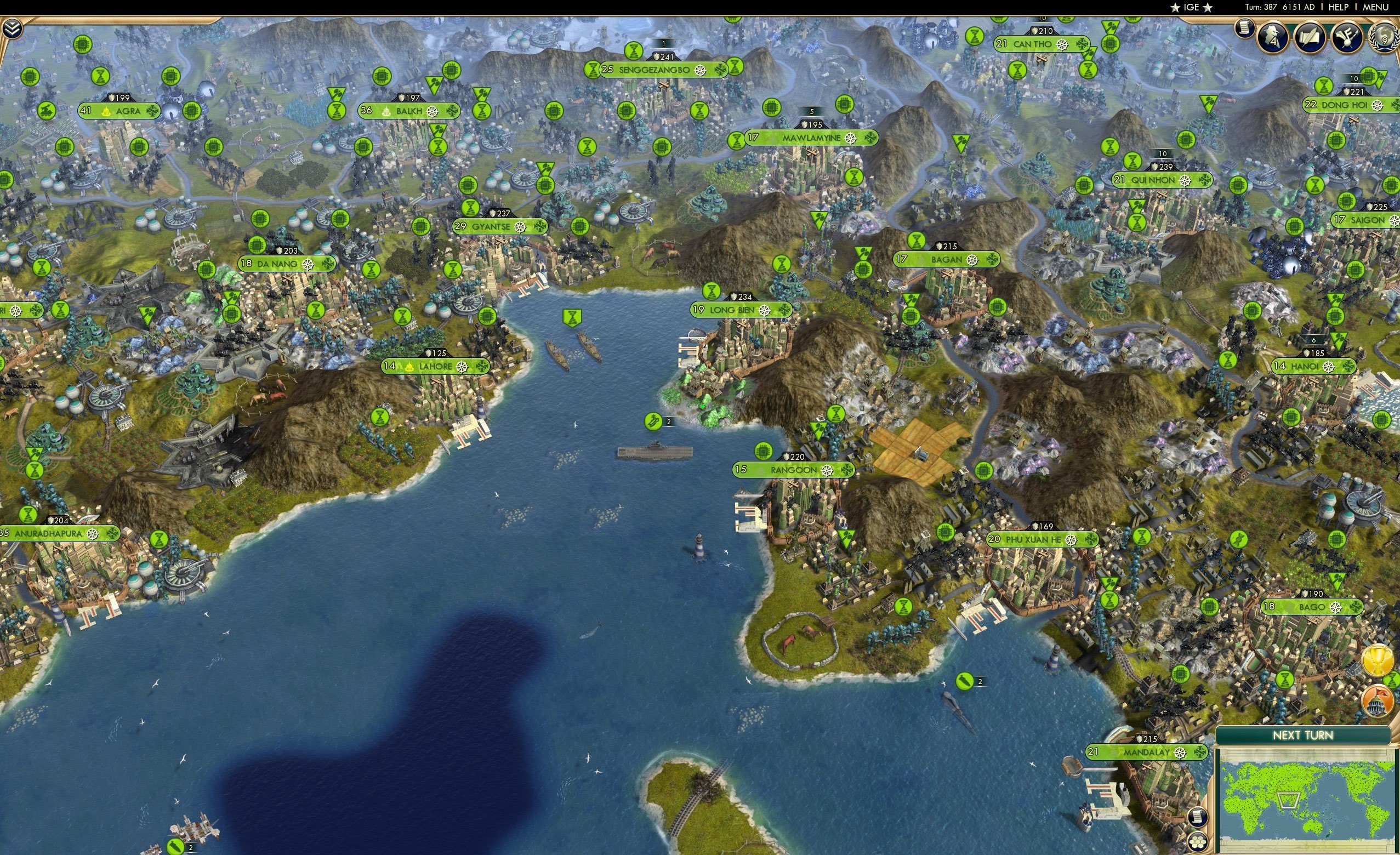This screenshot has width=1400, height=855.
Task: Toggle strategic view with the hexagon icon
Action: click(1199, 842)
